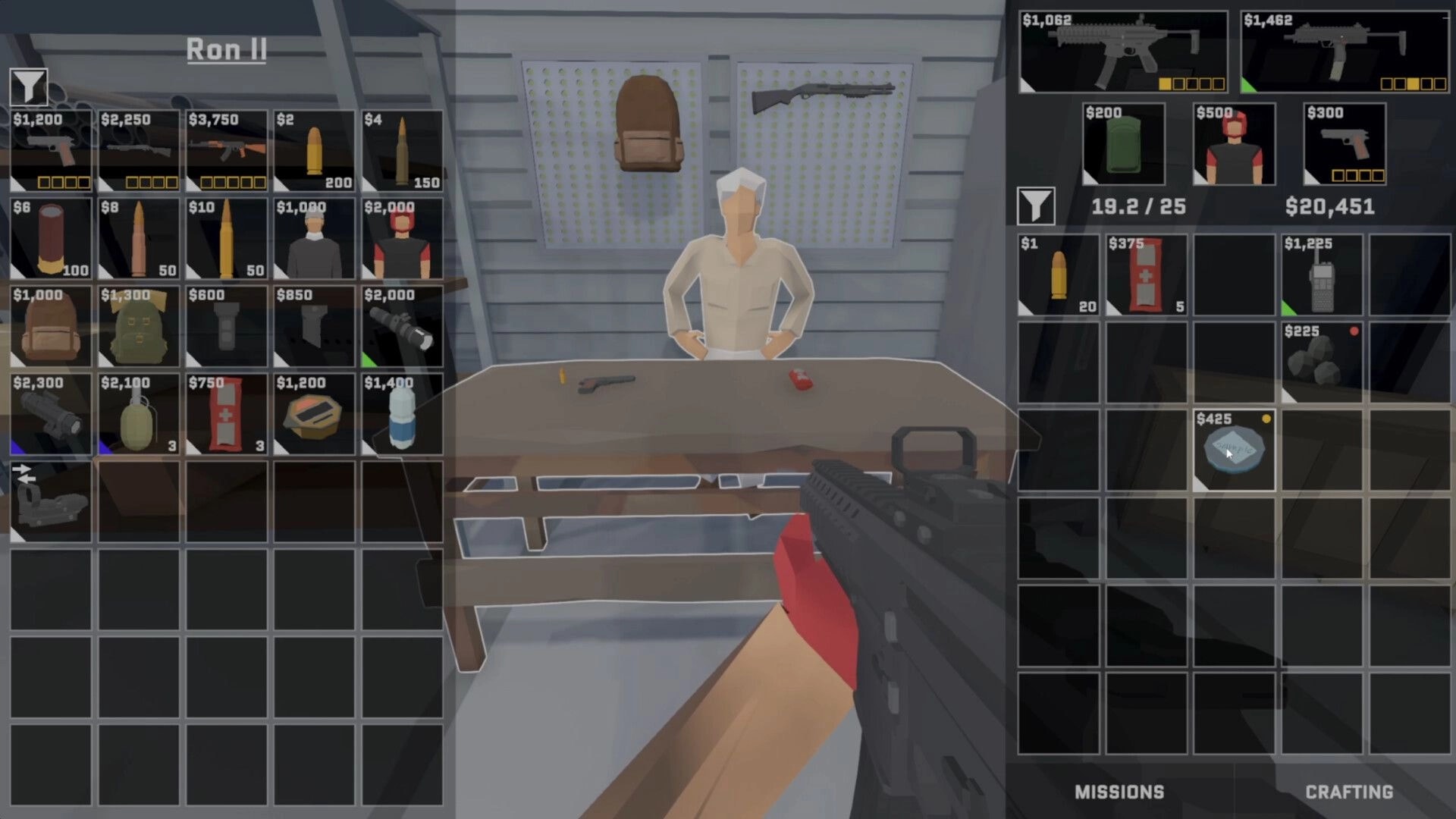1456x819 pixels.
Task: Select the $3,750 AK rifle in Ron's shop
Action: pos(225,152)
